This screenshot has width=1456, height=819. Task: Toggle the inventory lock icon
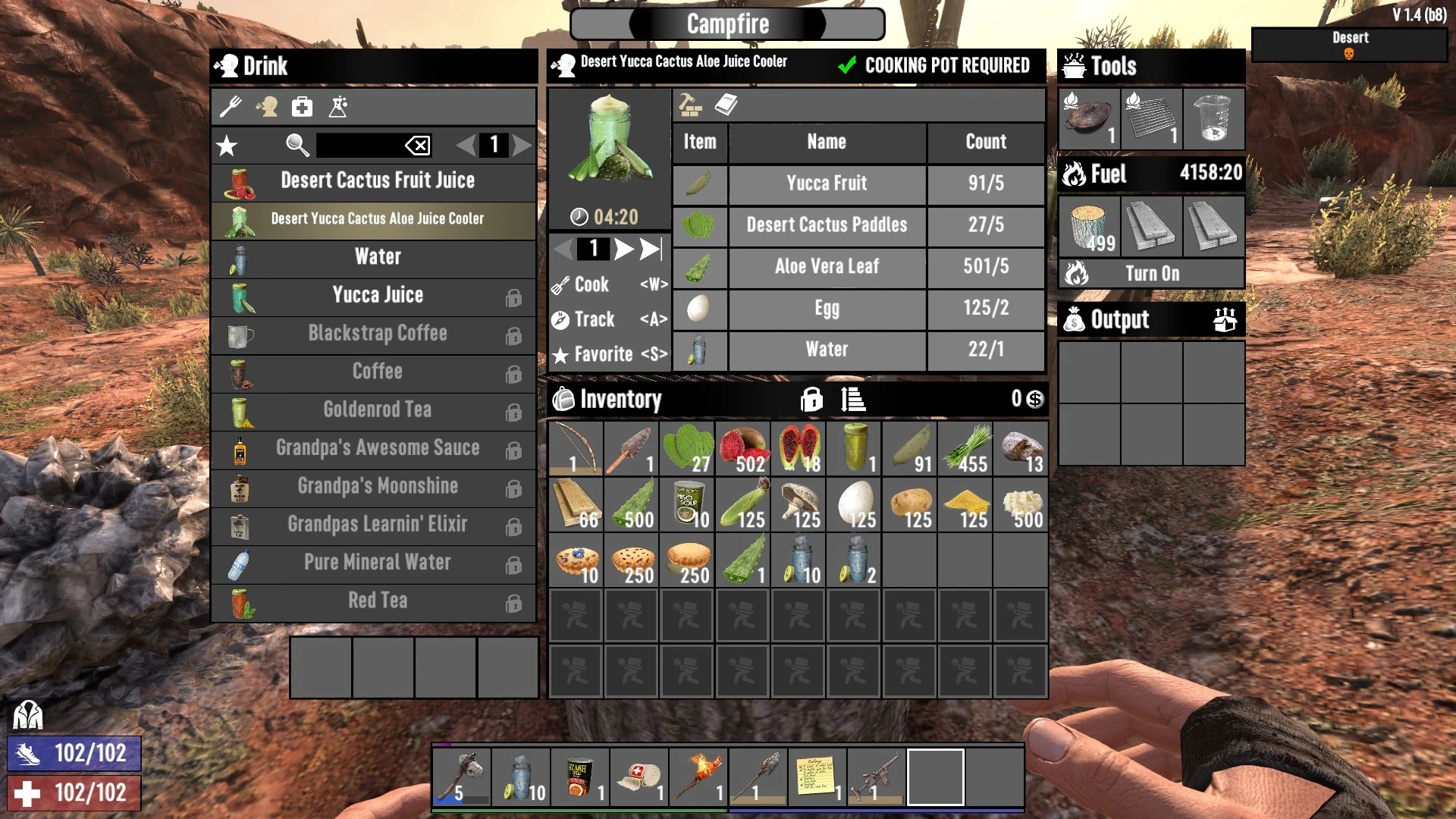coord(811,399)
